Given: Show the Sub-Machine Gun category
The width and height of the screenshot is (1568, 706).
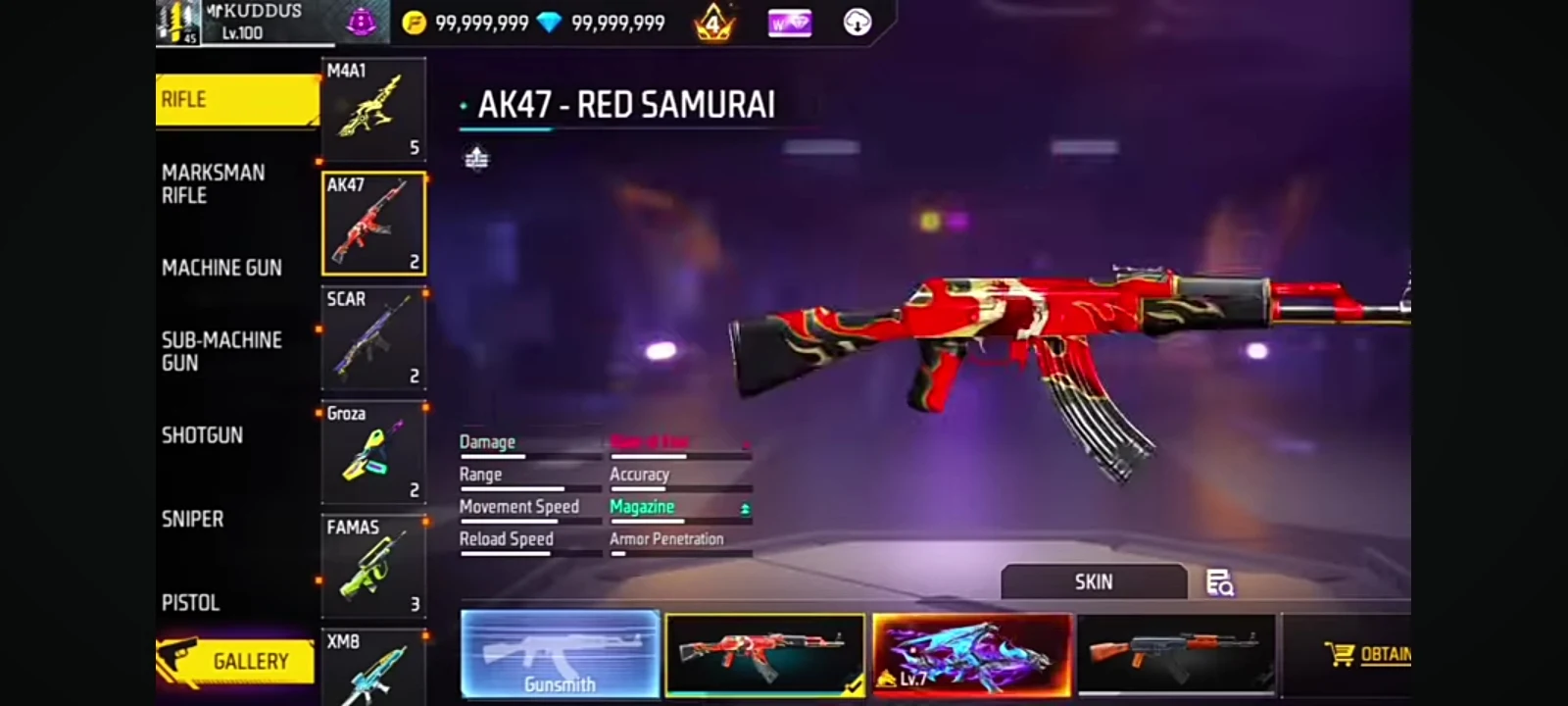Looking at the screenshot, I should pos(222,351).
